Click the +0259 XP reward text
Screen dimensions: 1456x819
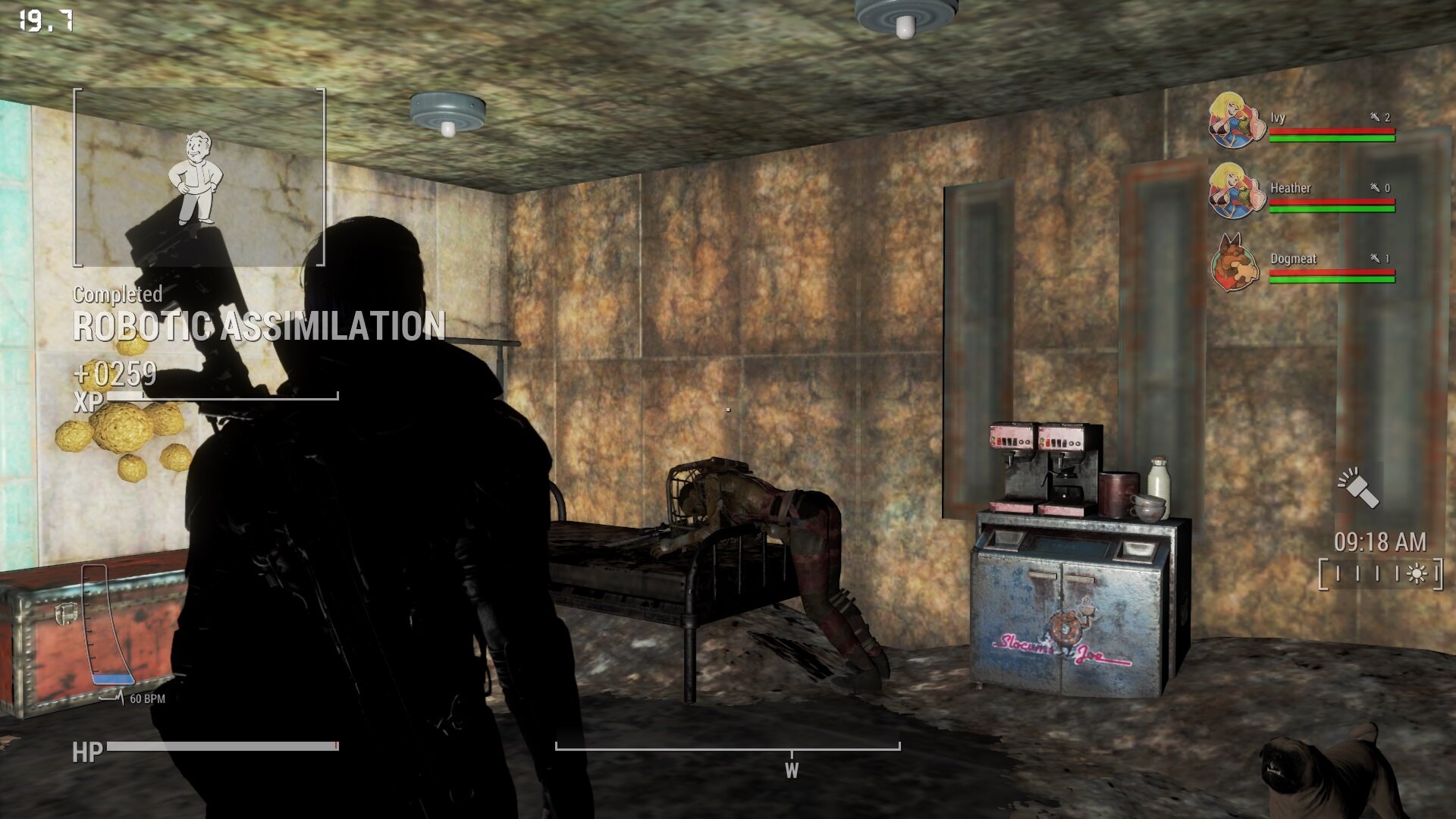(x=115, y=373)
